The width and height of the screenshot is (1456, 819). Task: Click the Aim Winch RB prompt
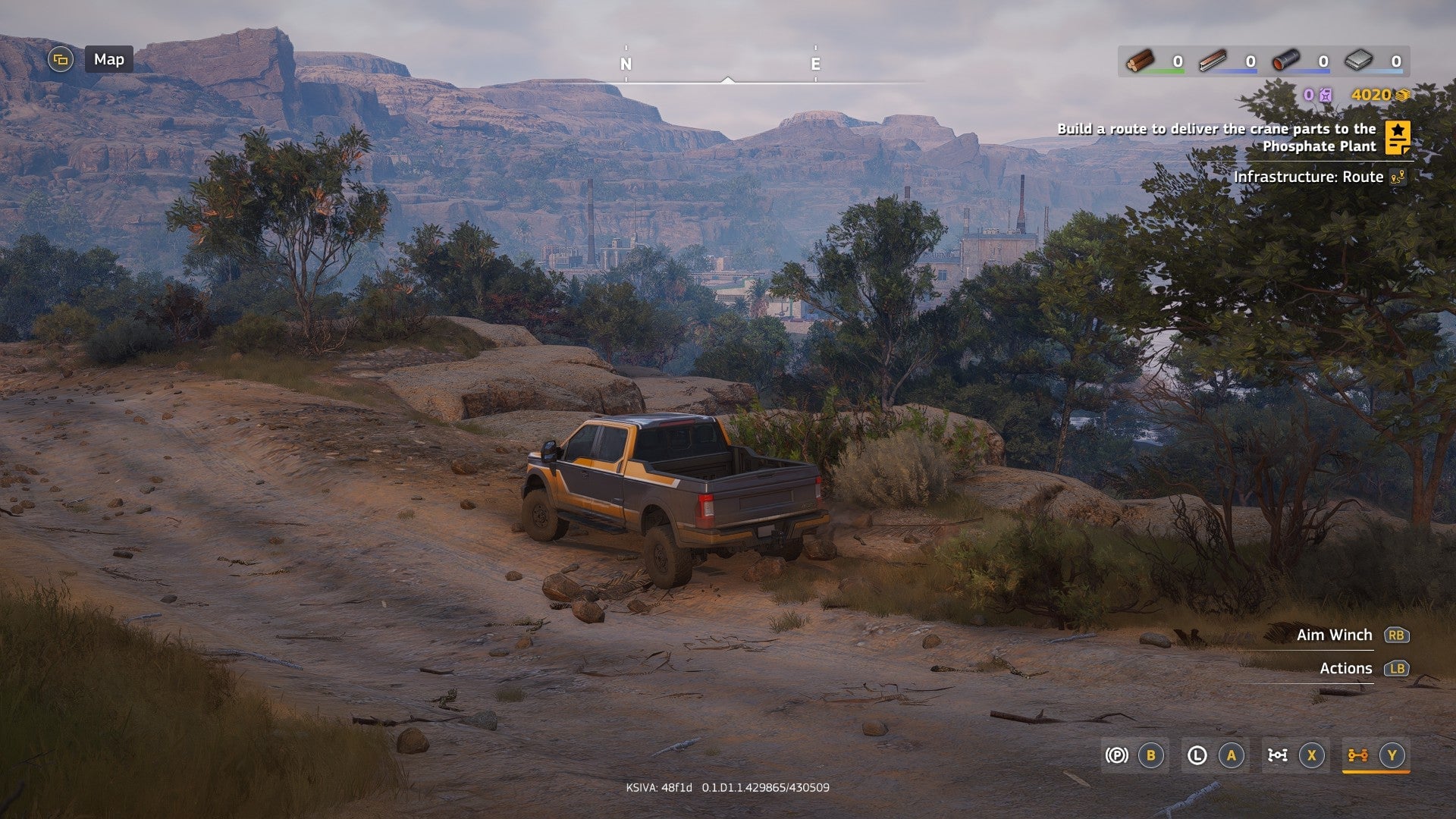(1398, 635)
